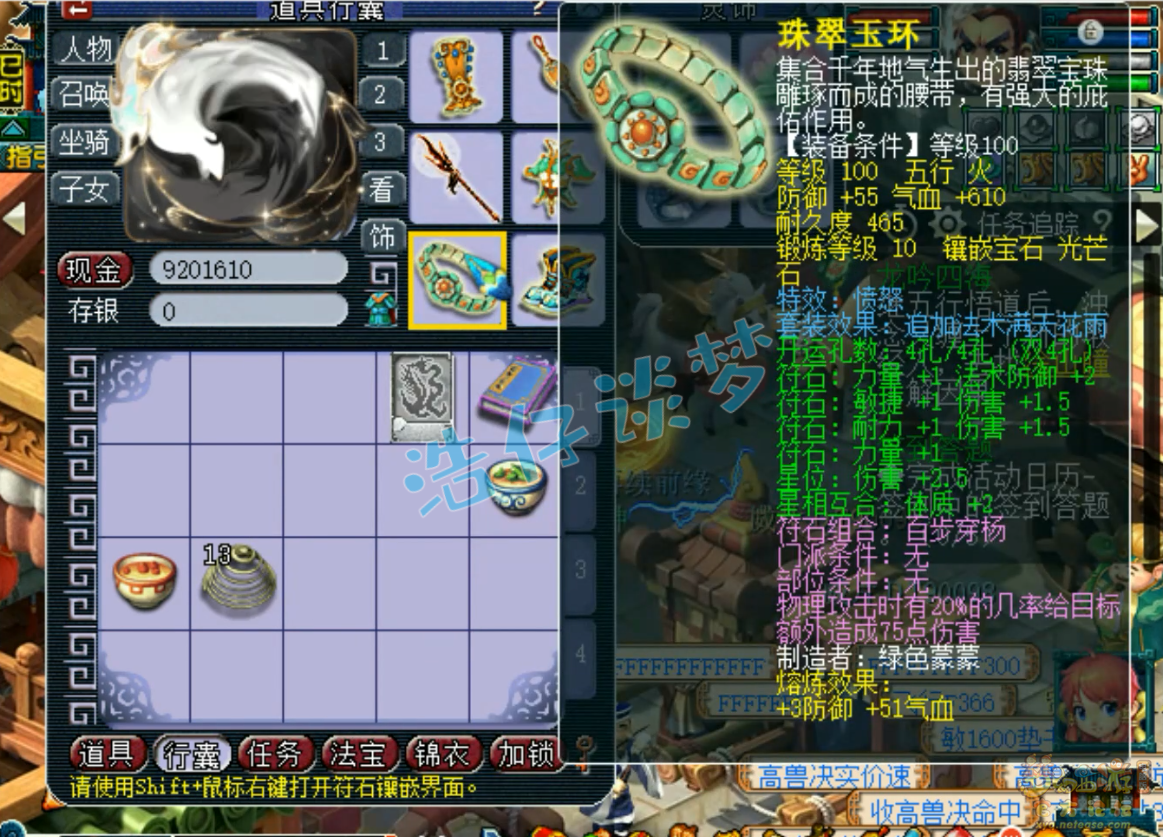The height and width of the screenshot is (837, 1163).
Task: Select the jade belt equipment slot
Action: (457, 280)
